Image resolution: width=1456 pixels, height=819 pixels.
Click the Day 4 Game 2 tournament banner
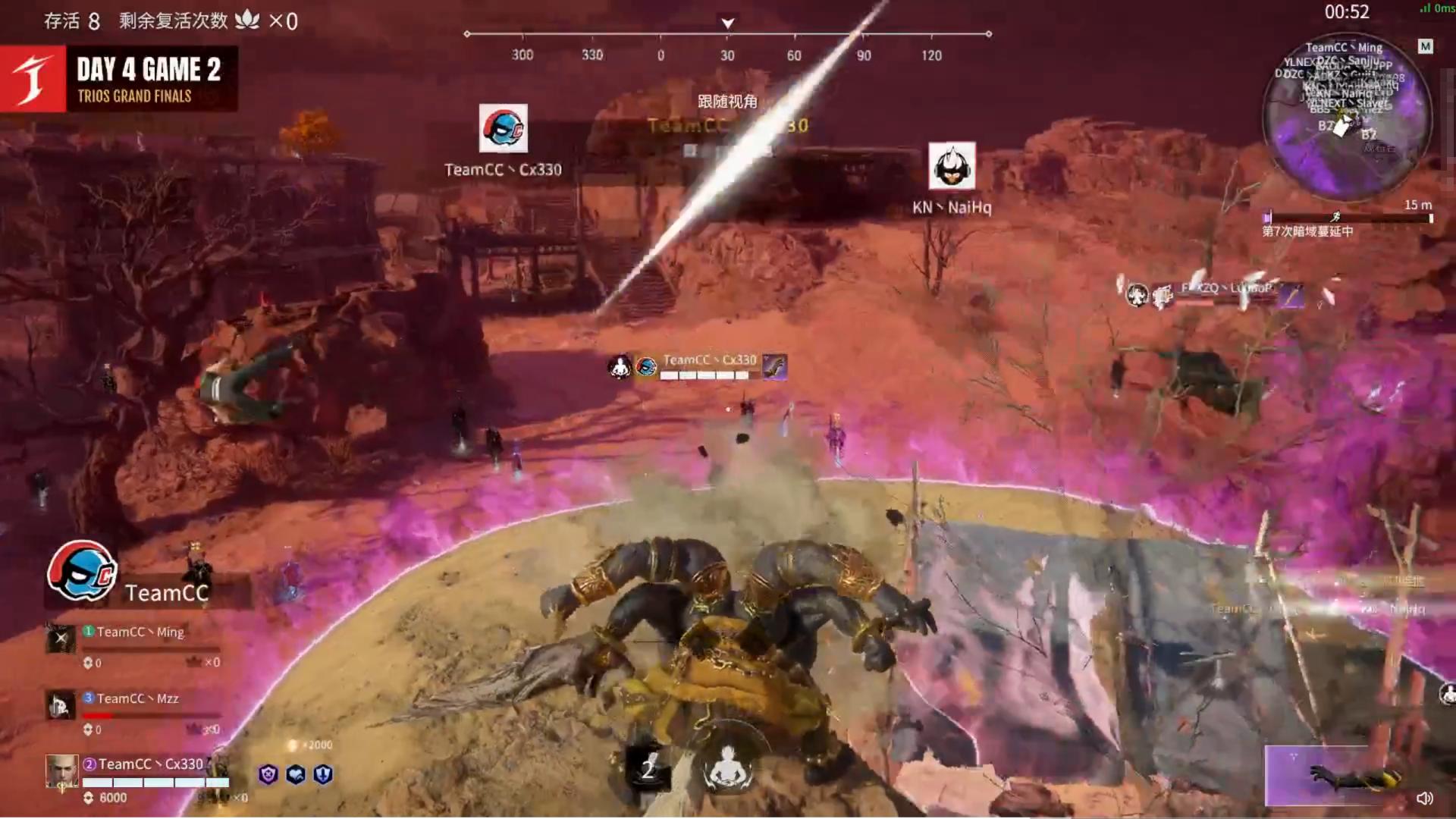pos(119,79)
